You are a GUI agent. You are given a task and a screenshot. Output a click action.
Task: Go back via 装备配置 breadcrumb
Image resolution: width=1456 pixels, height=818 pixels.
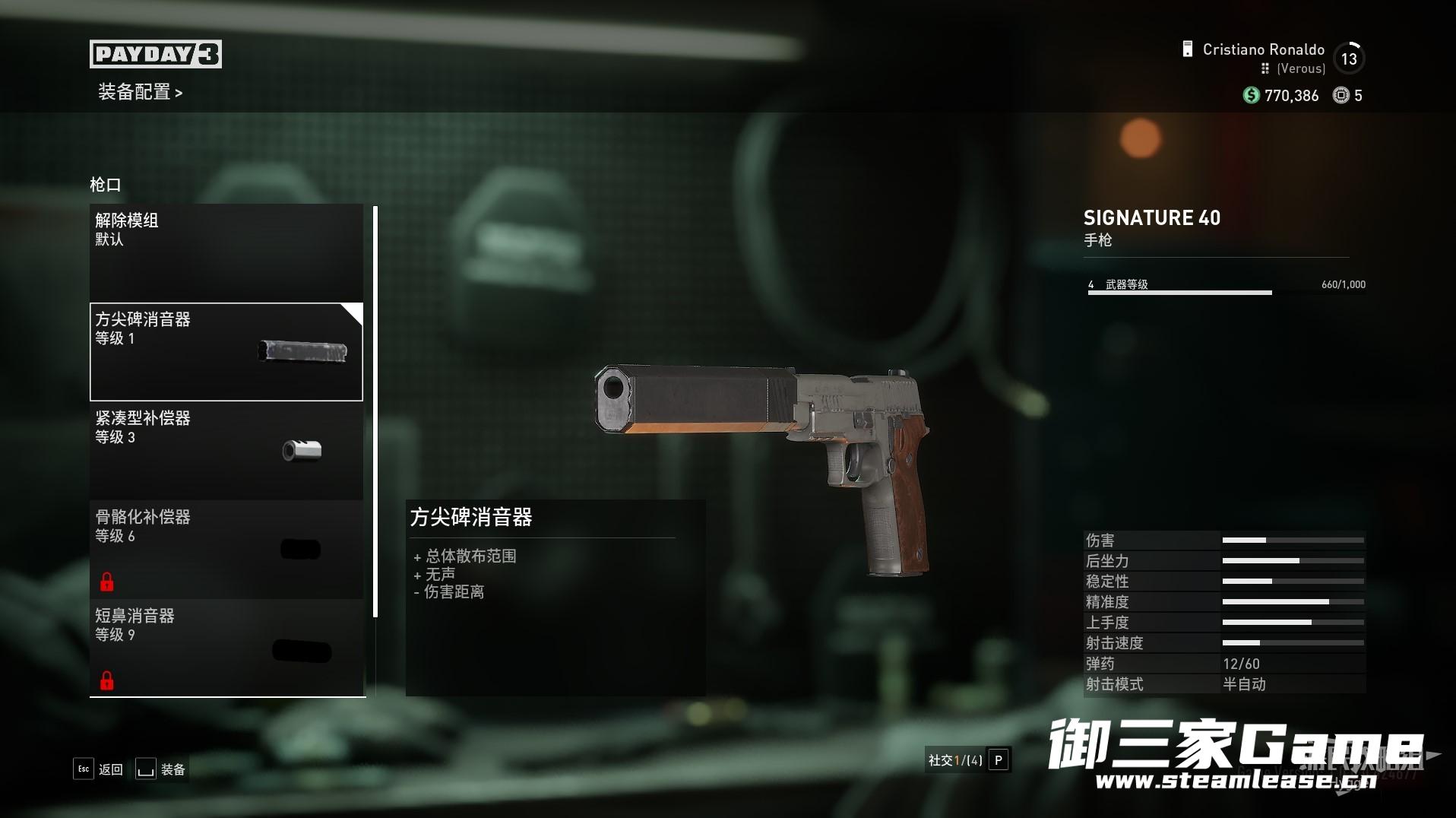tap(140, 93)
